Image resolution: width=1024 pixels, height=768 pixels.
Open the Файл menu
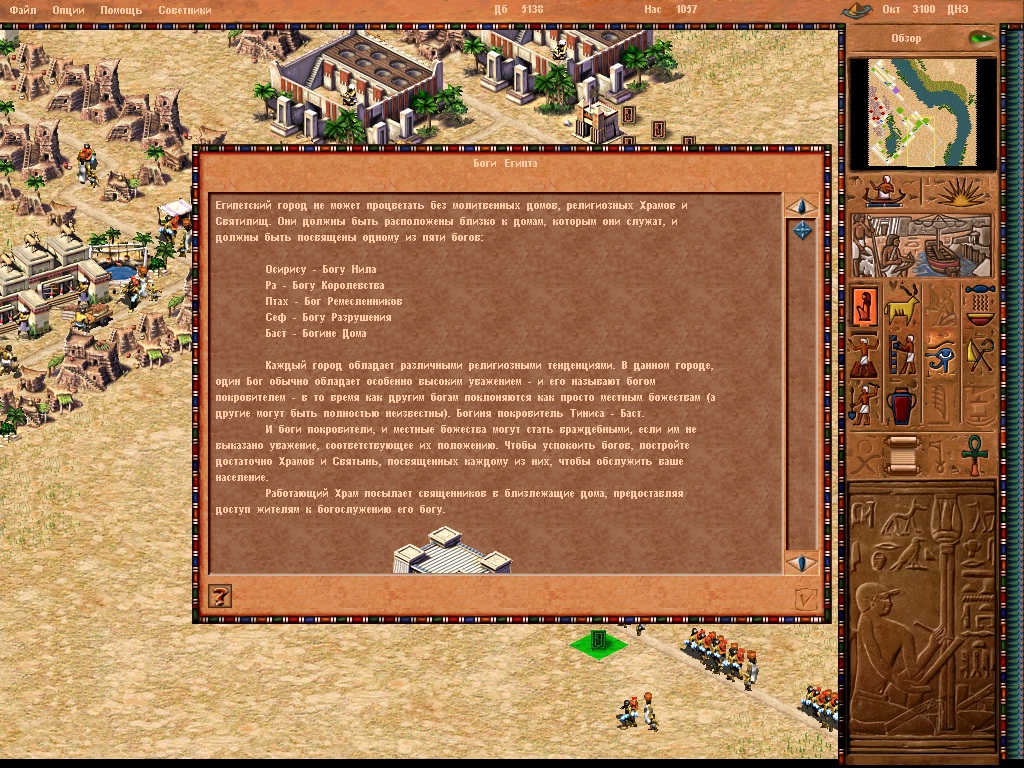[22, 10]
